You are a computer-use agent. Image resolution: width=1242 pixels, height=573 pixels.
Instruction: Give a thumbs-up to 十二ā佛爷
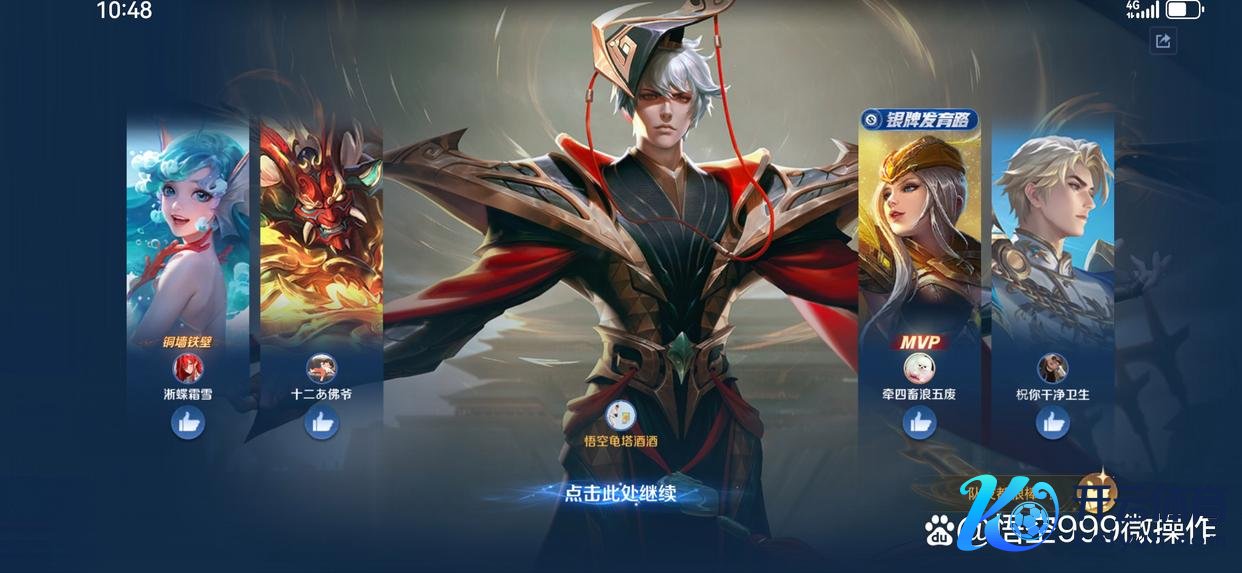point(321,423)
